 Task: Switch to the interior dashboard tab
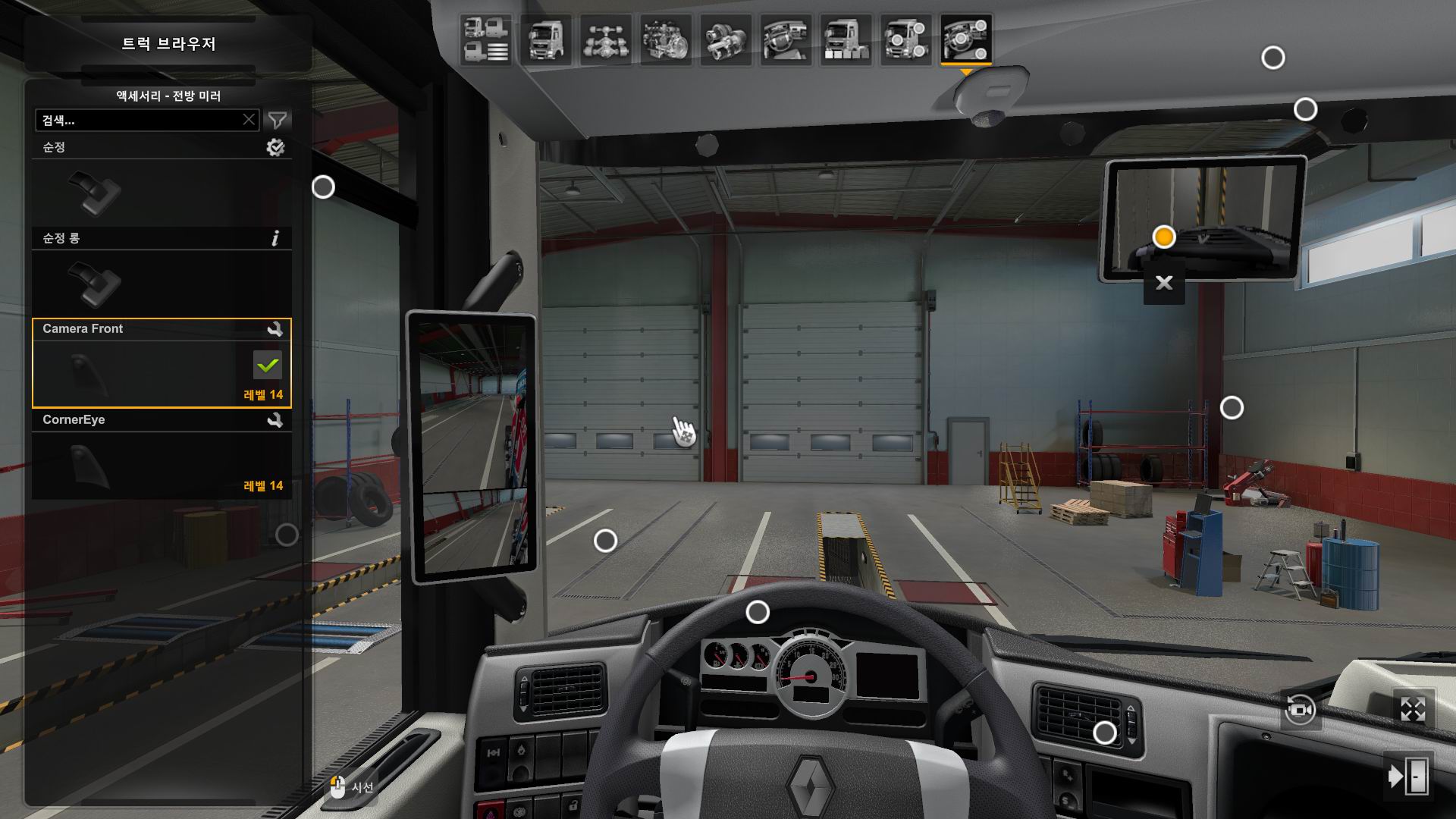tap(786, 39)
